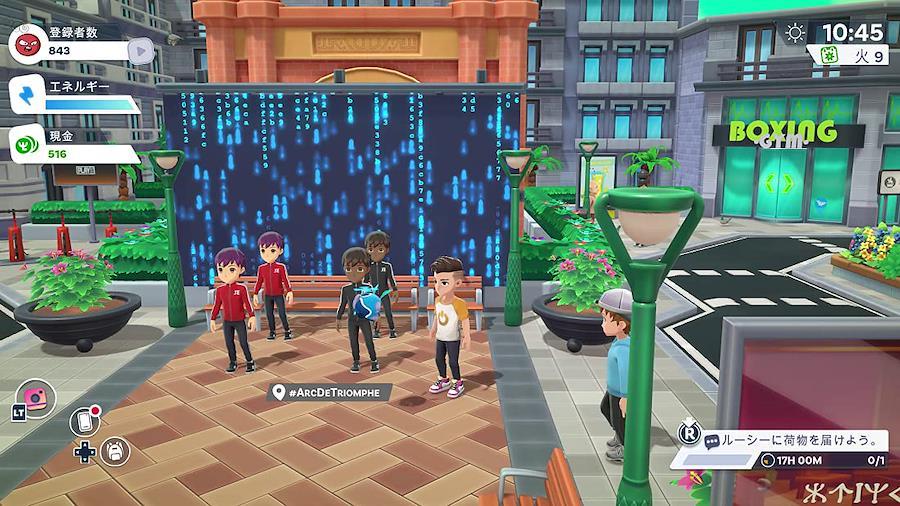Click the red angry face subscriber icon

25,43
